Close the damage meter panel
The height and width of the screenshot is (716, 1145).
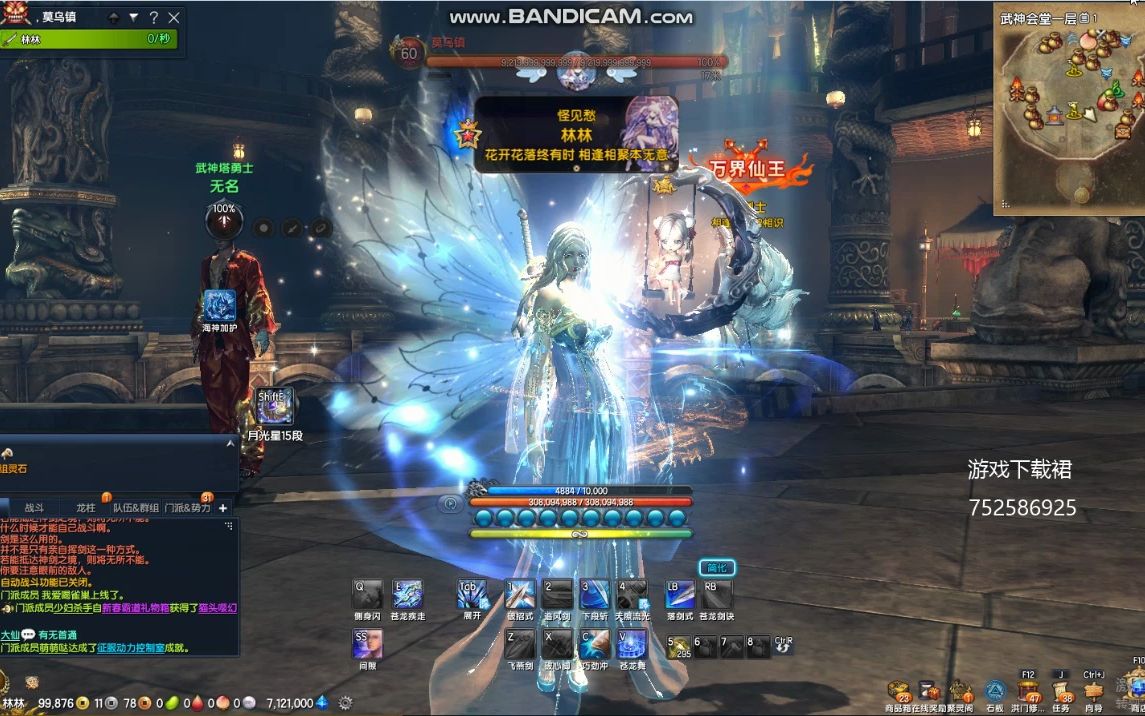click(x=174, y=17)
